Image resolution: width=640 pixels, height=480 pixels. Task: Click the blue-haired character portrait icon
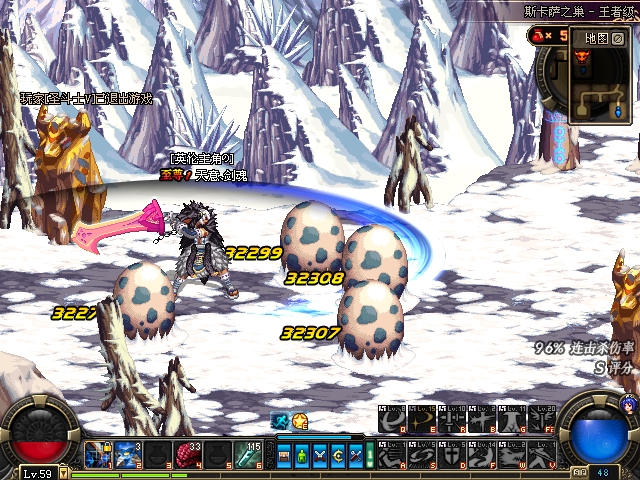[628, 404]
